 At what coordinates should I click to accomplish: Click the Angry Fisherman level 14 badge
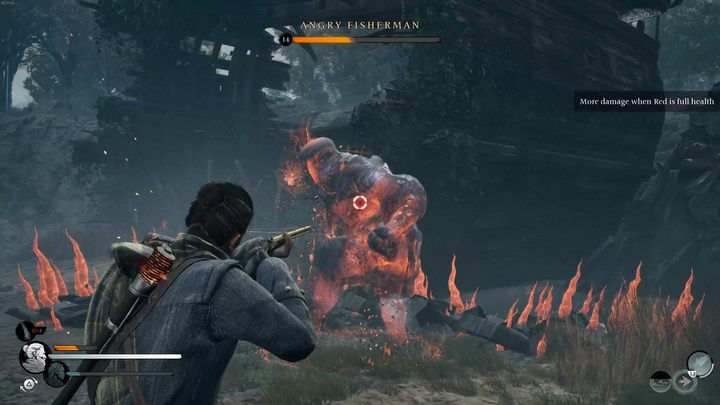[285, 39]
